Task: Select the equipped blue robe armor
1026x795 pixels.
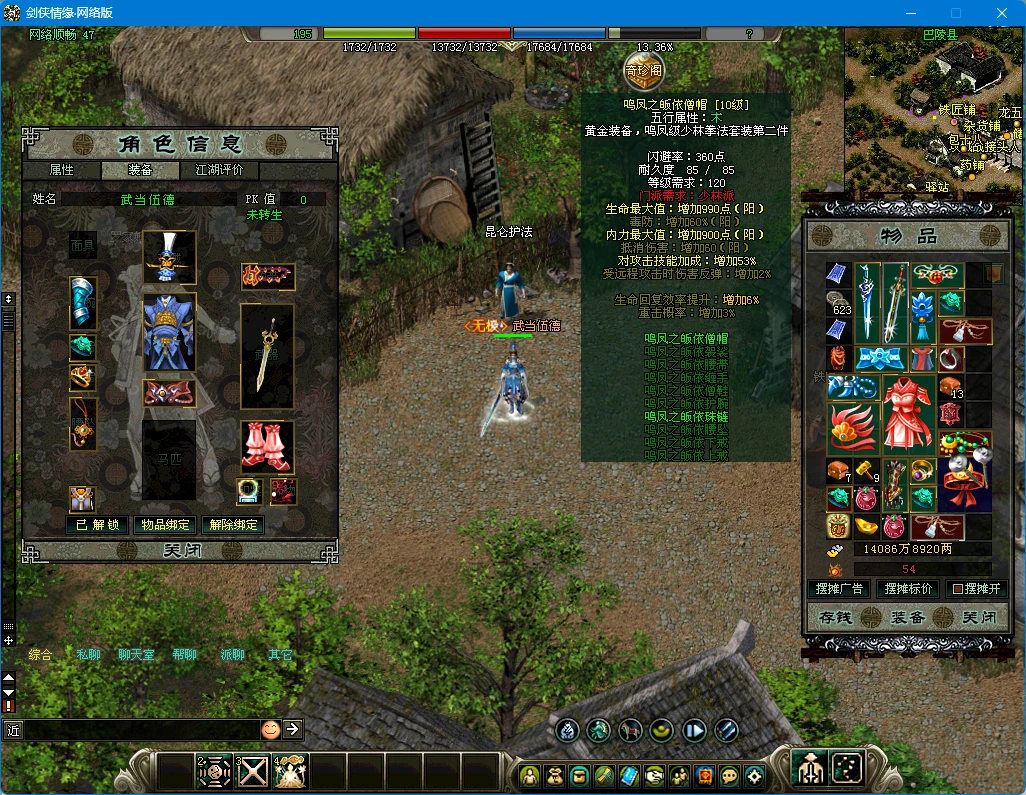Action: pyautogui.click(x=169, y=333)
